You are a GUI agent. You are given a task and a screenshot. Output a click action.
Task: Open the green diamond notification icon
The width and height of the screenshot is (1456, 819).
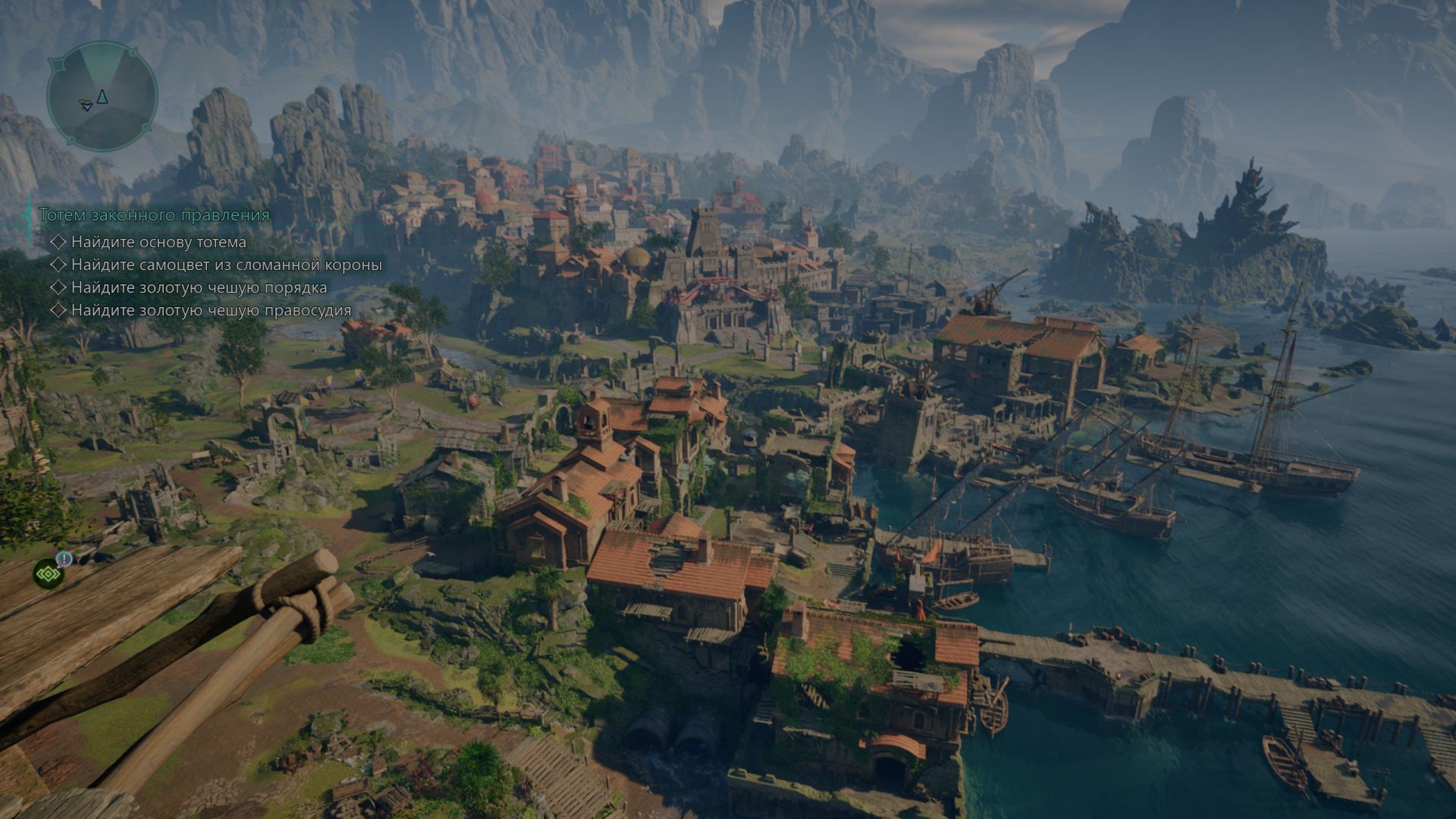(49, 574)
